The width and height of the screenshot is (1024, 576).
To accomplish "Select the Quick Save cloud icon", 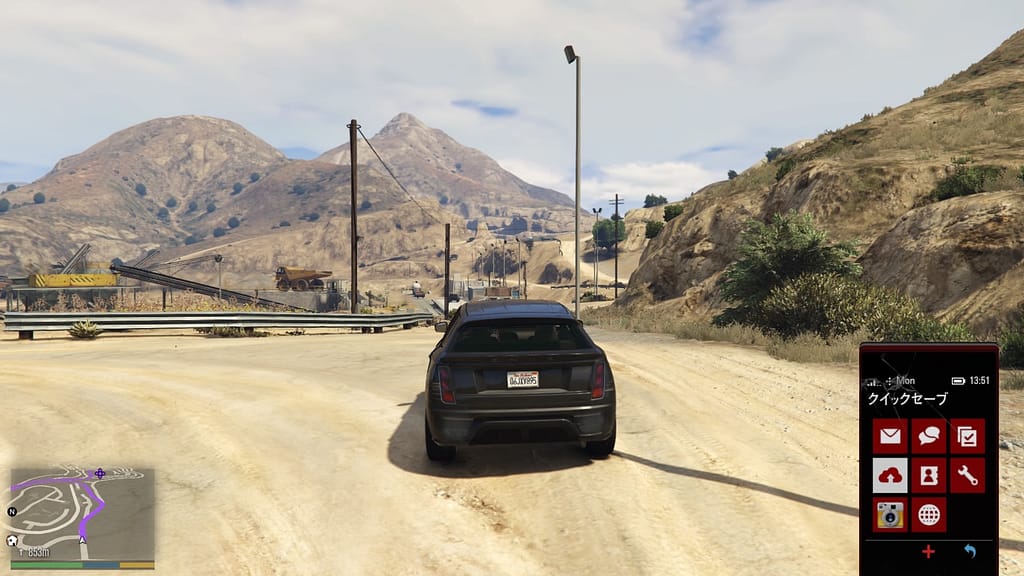I will point(890,475).
